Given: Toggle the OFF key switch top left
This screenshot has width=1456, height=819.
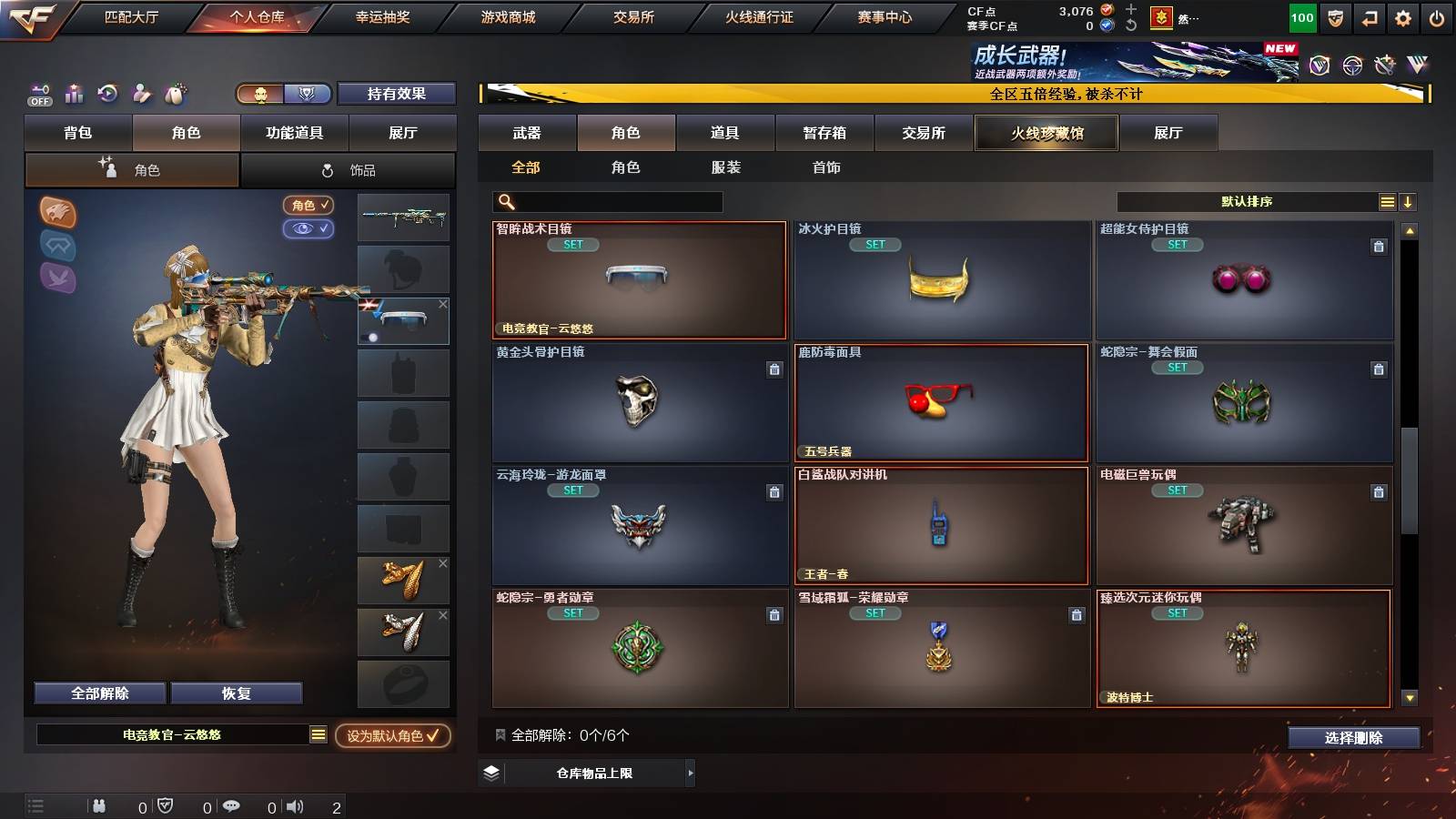Looking at the screenshot, I should click(38, 94).
